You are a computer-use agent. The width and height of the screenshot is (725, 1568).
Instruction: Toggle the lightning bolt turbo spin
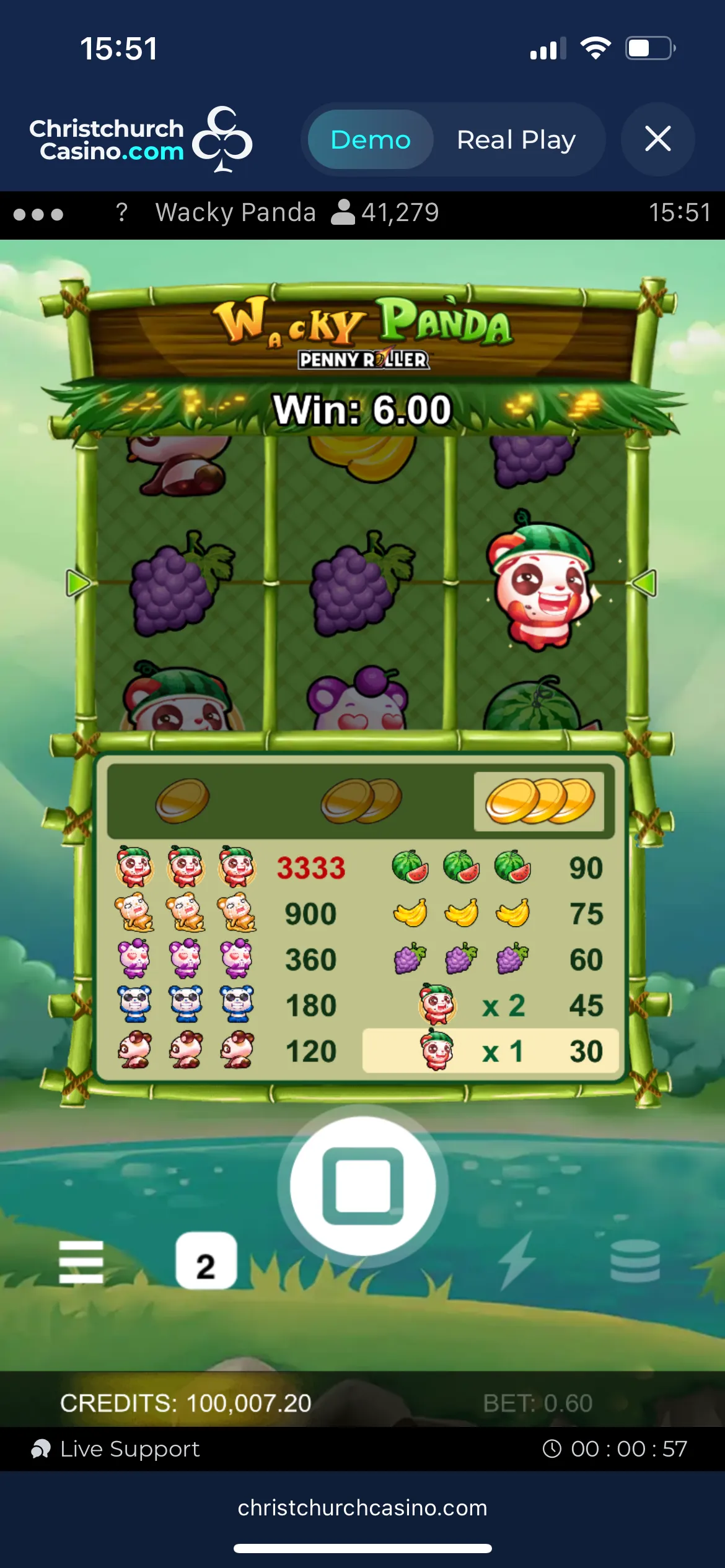click(x=517, y=1261)
